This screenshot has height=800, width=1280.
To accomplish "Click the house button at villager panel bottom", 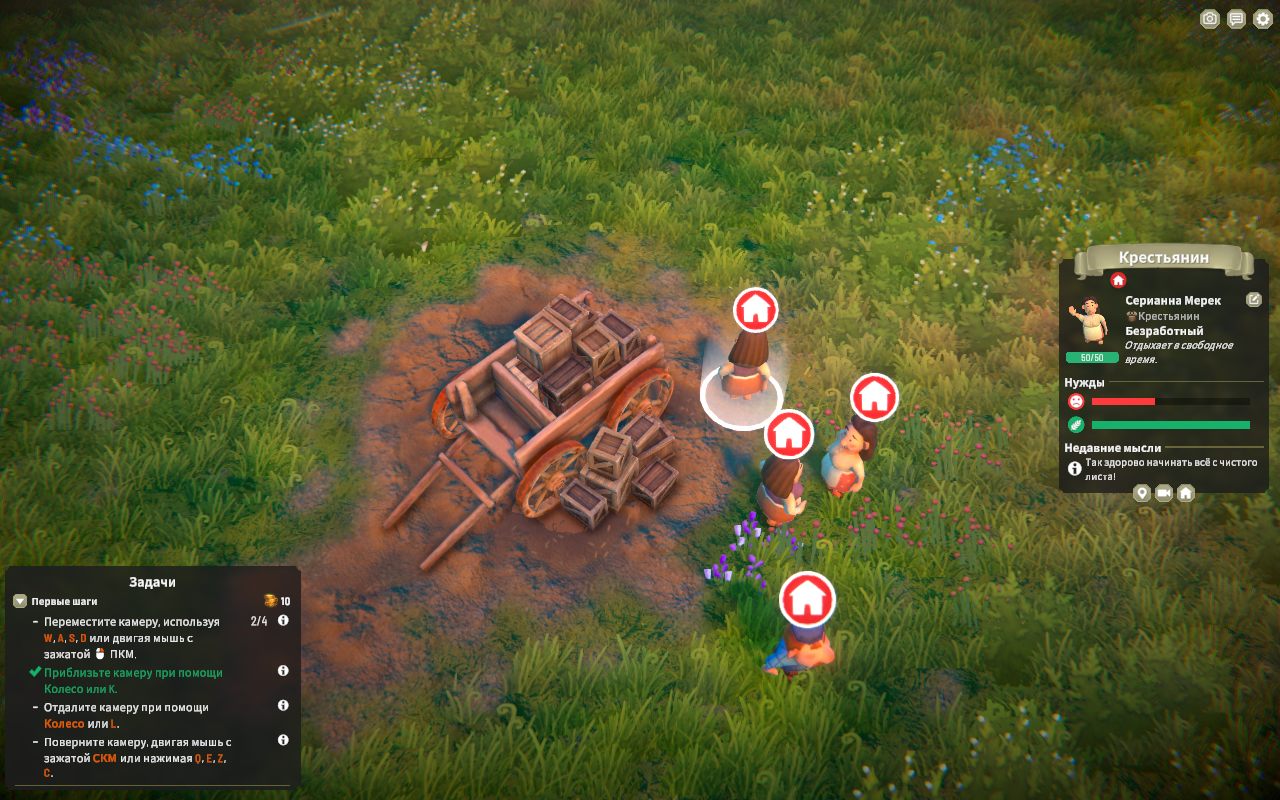I will pyautogui.click(x=1186, y=493).
